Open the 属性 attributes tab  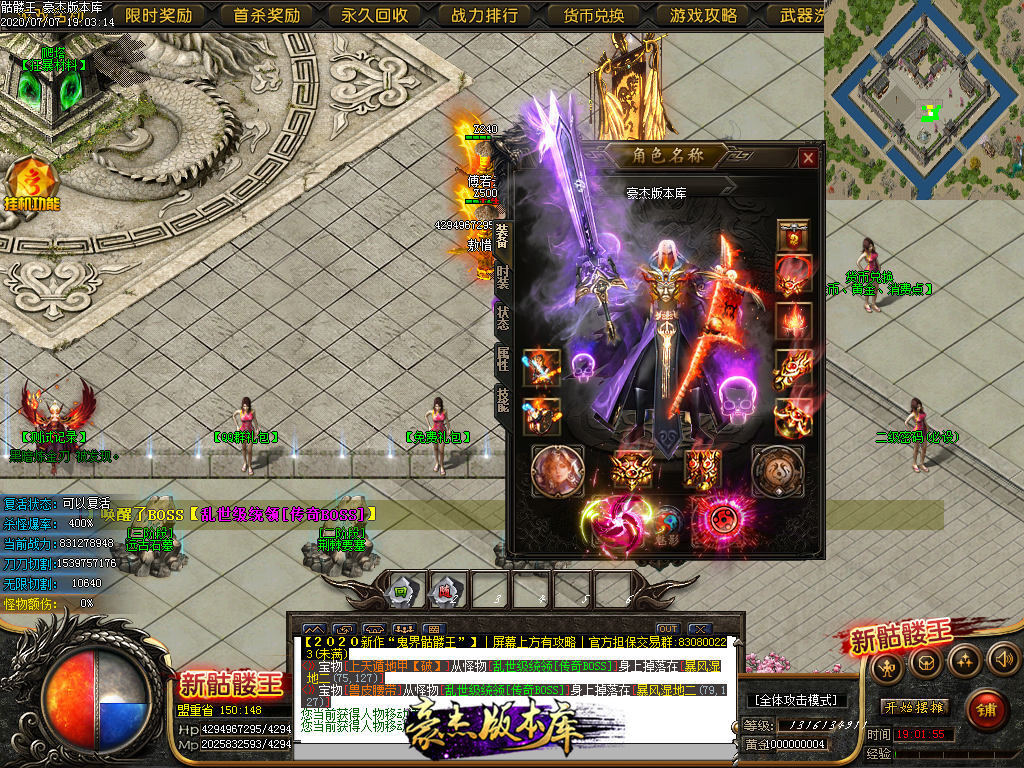tap(502, 359)
